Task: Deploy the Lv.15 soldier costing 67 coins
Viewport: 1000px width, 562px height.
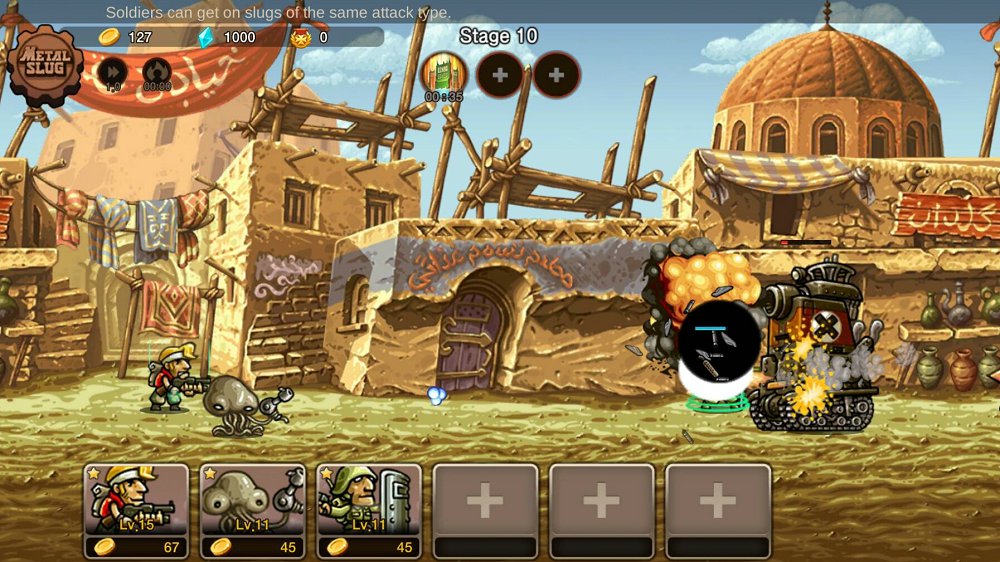Action: [136, 510]
